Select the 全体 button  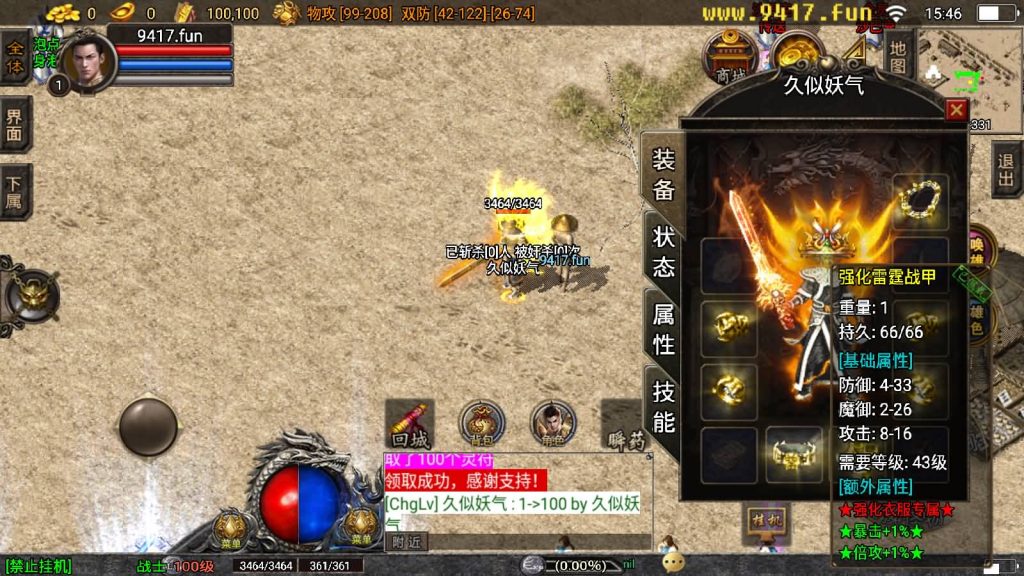pyautogui.click(x=15, y=55)
